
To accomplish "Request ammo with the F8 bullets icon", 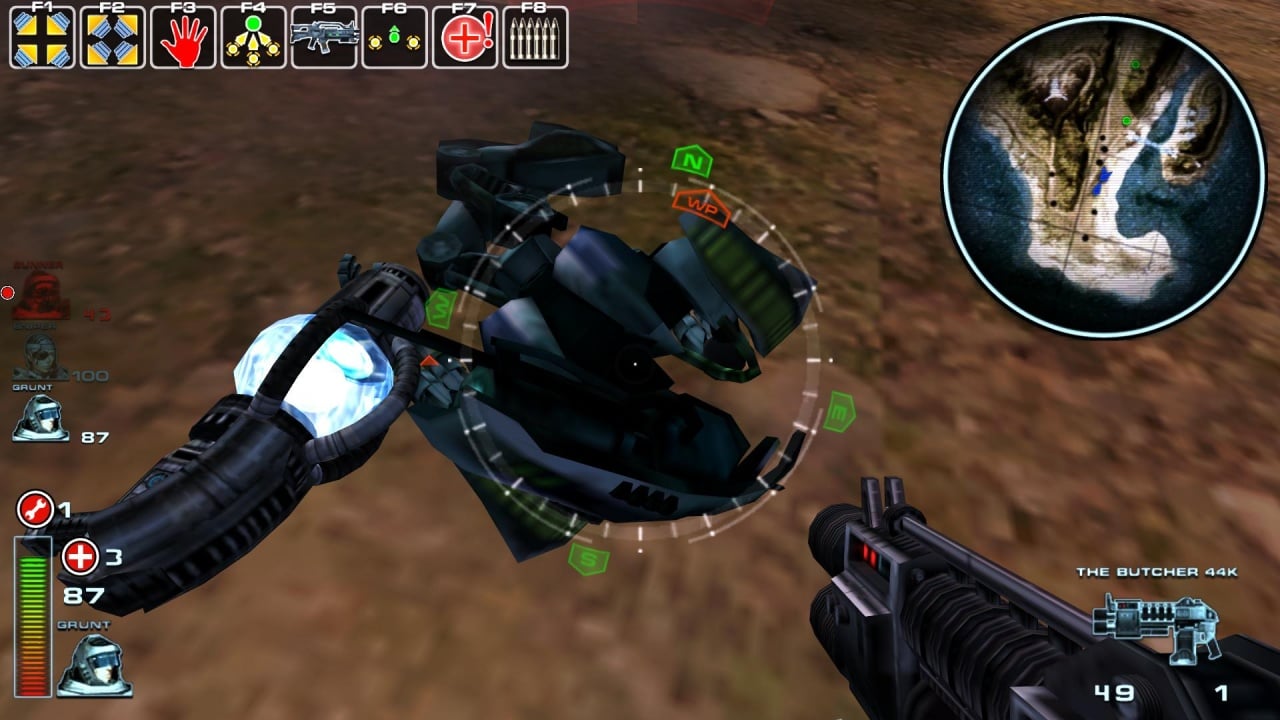I will point(535,38).
